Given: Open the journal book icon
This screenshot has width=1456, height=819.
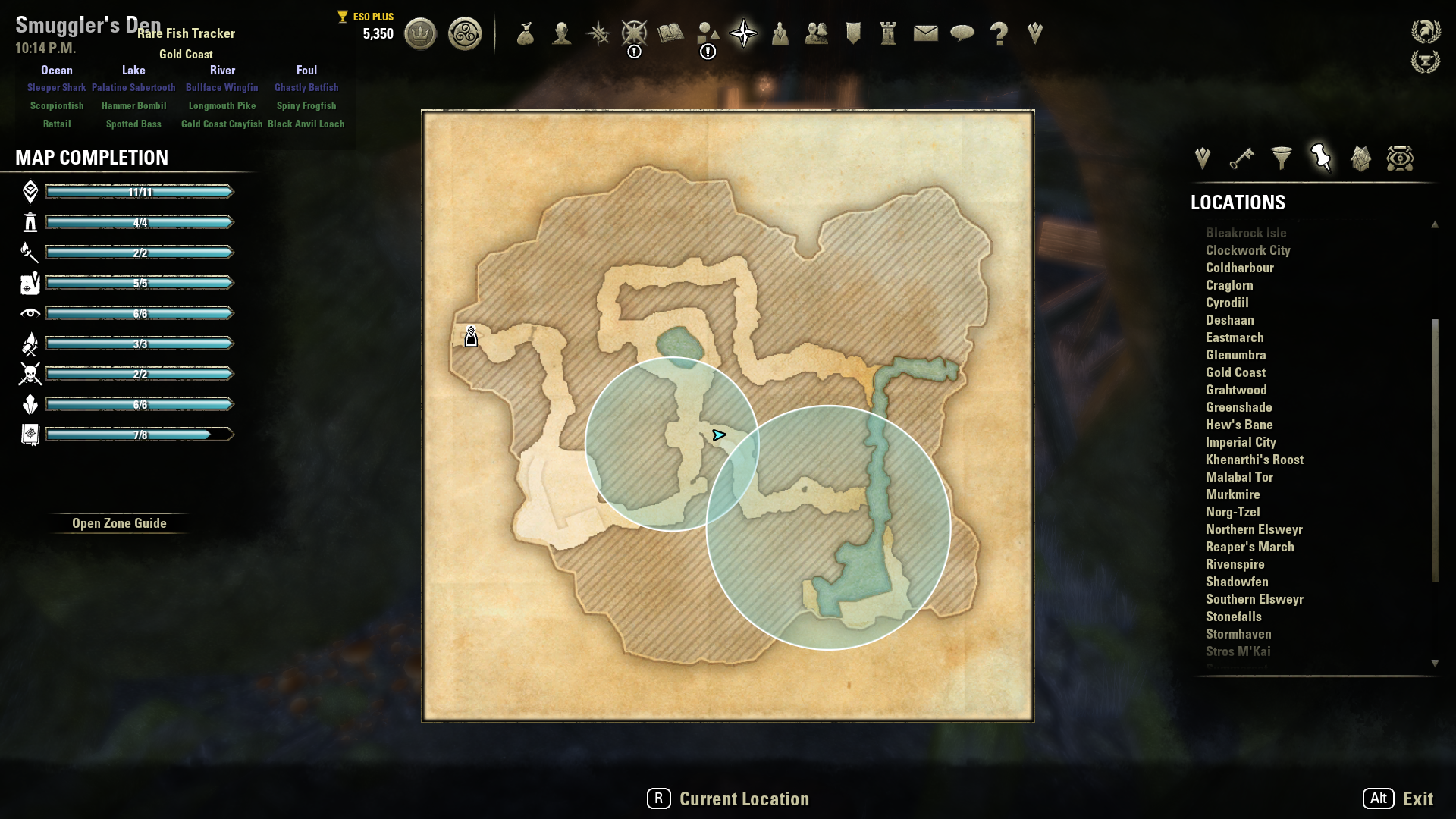Looking at the screenshot, I should click(670, 33).
